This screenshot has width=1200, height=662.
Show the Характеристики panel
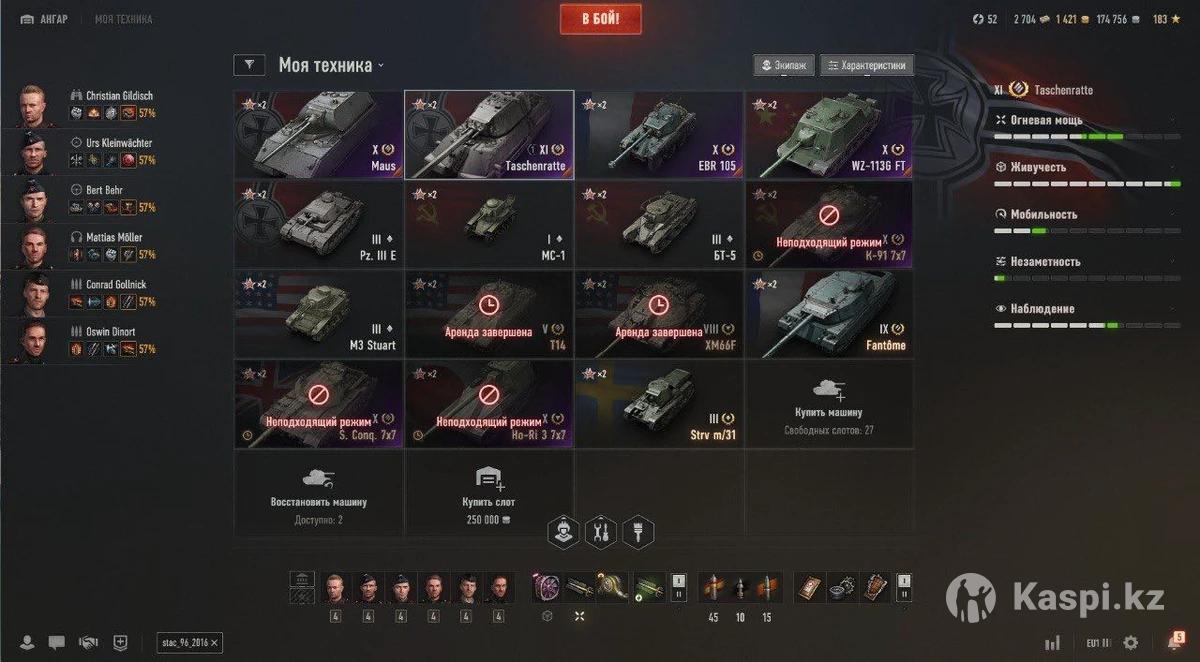866,66
